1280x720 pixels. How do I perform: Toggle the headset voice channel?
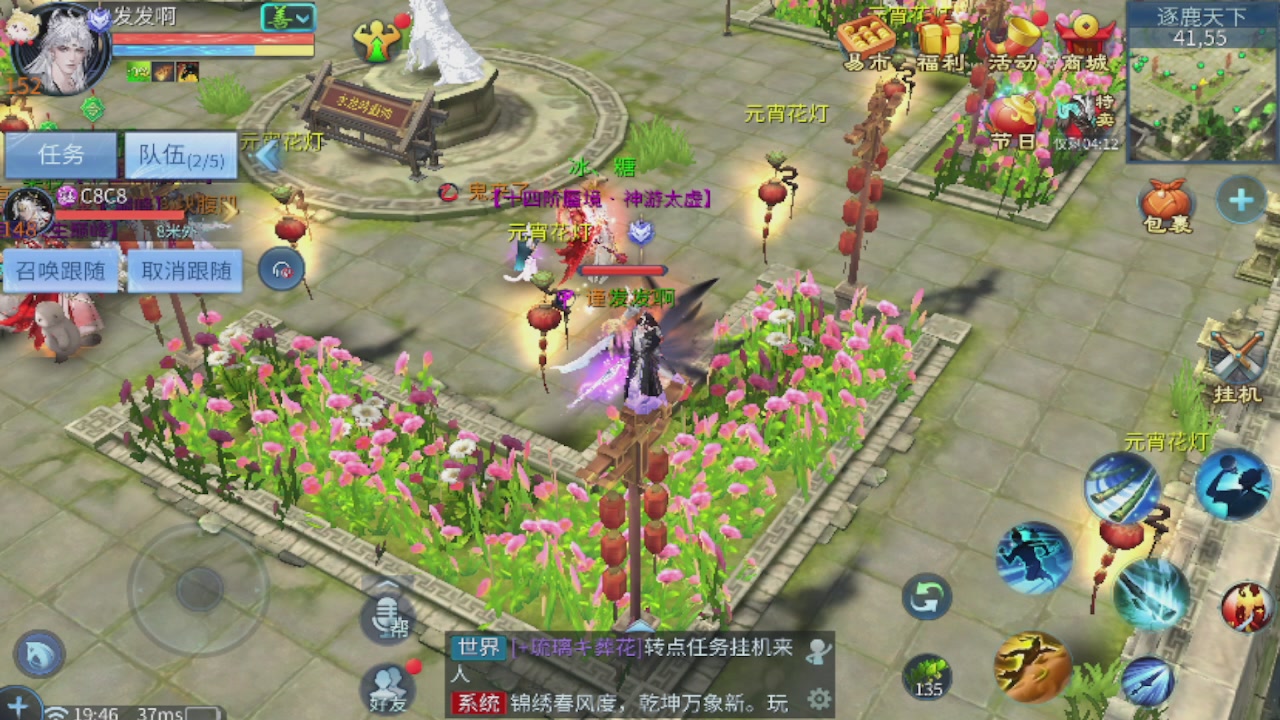pyautogui.click(x=280, y=268)
